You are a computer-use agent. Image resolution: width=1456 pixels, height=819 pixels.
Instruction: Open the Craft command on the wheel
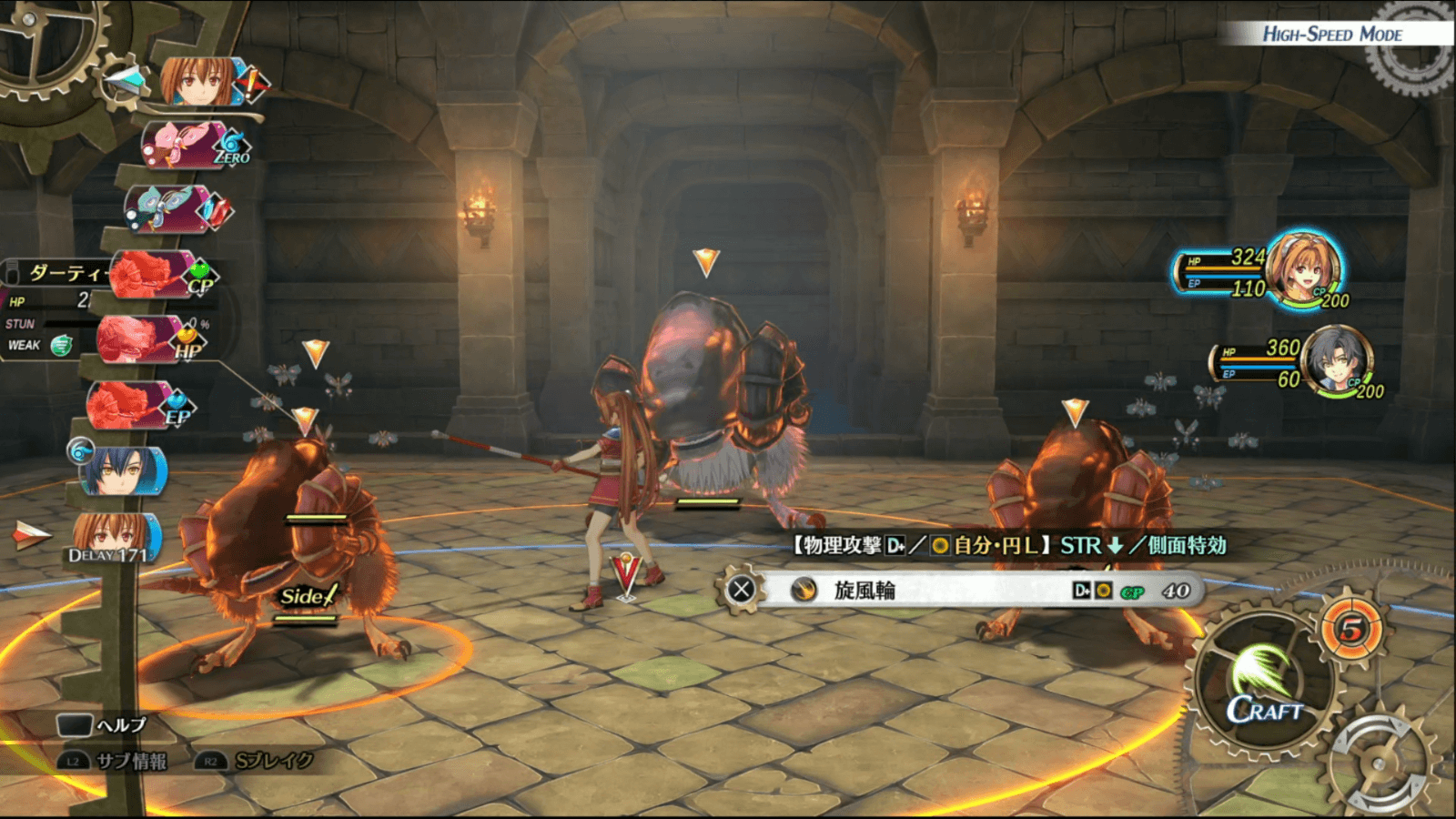(1265, 685)
